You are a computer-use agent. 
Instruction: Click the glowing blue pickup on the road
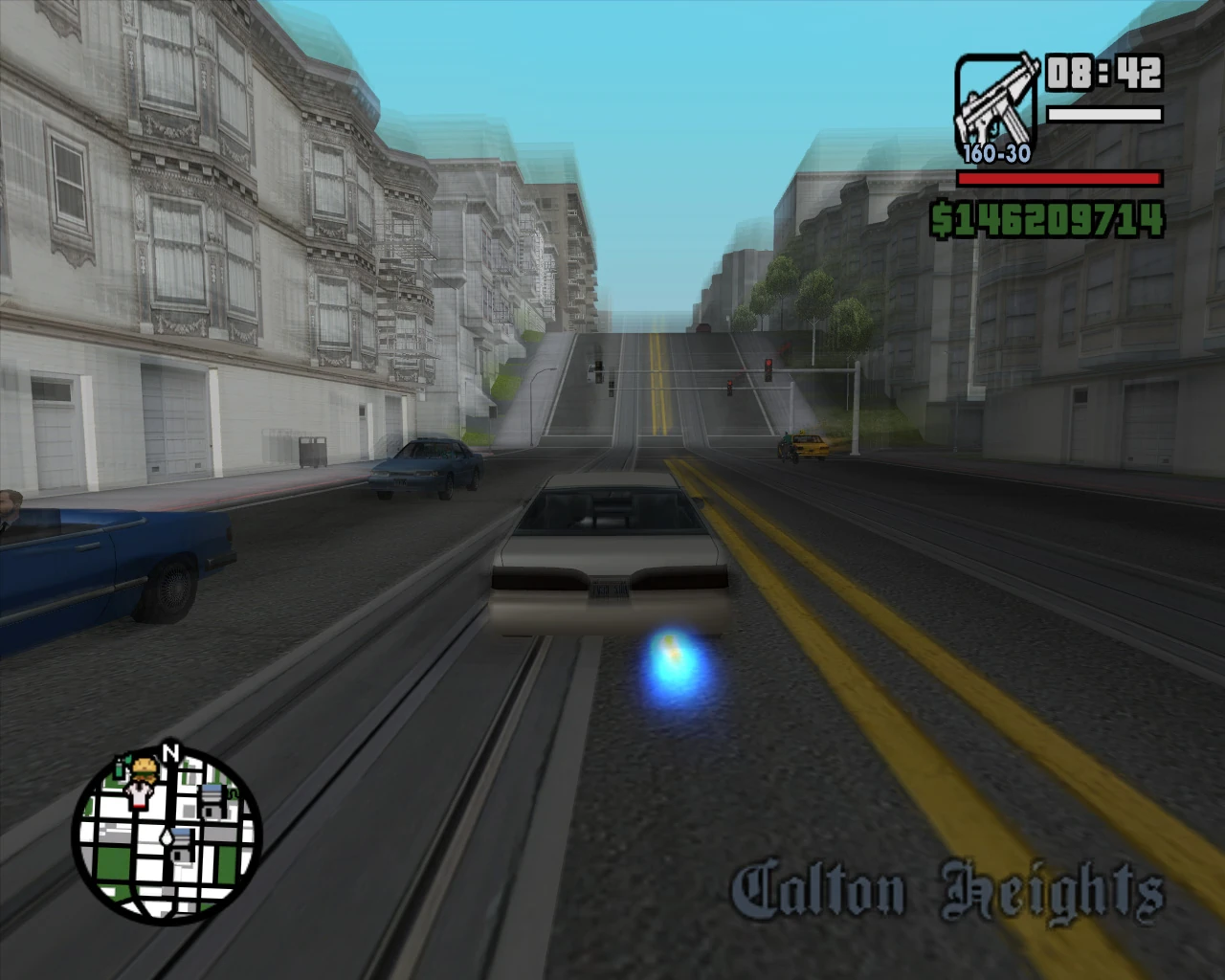pos(670,663)
